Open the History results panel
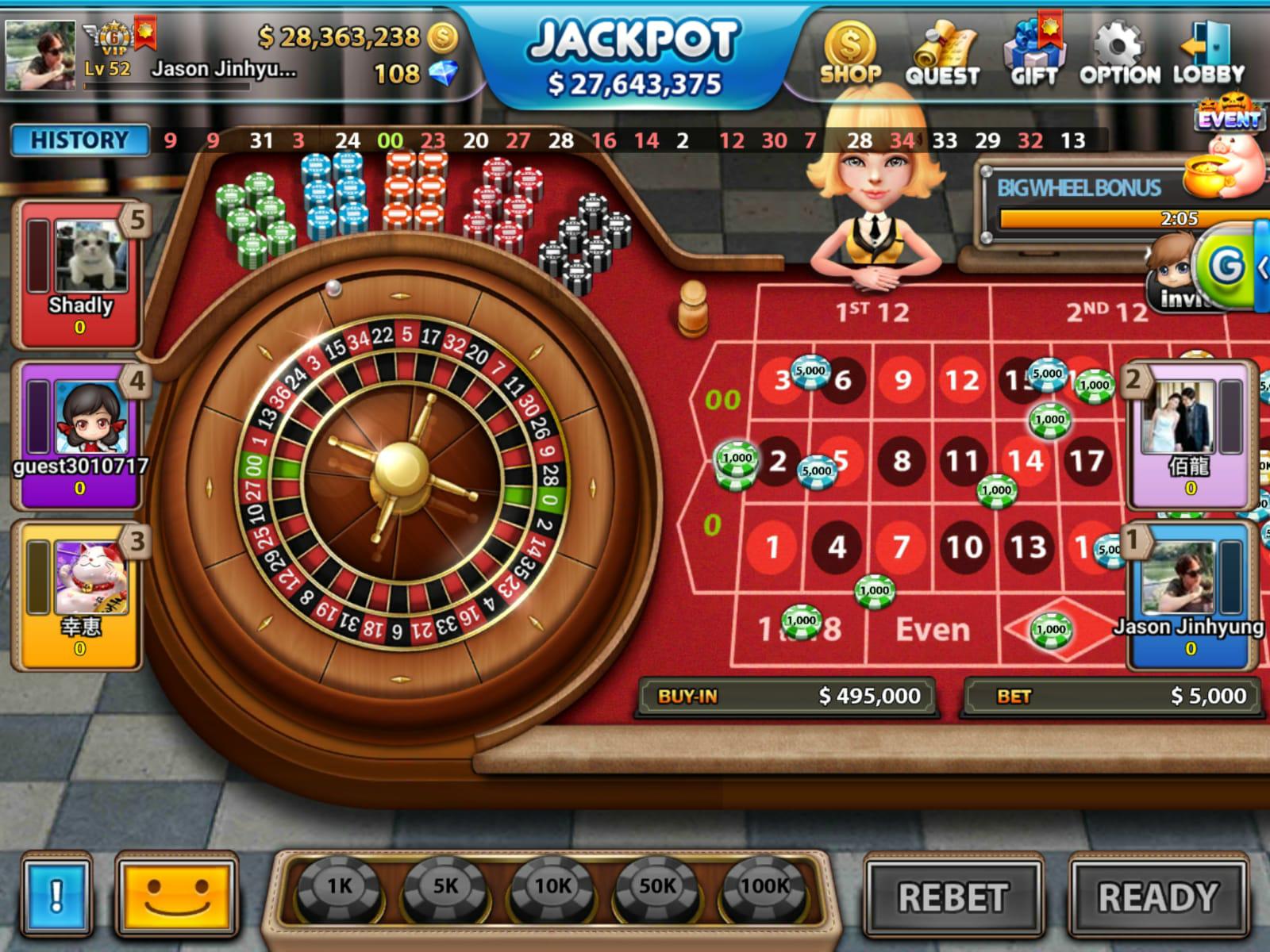This screenshot has height=952, width=1270. [79, 140]
